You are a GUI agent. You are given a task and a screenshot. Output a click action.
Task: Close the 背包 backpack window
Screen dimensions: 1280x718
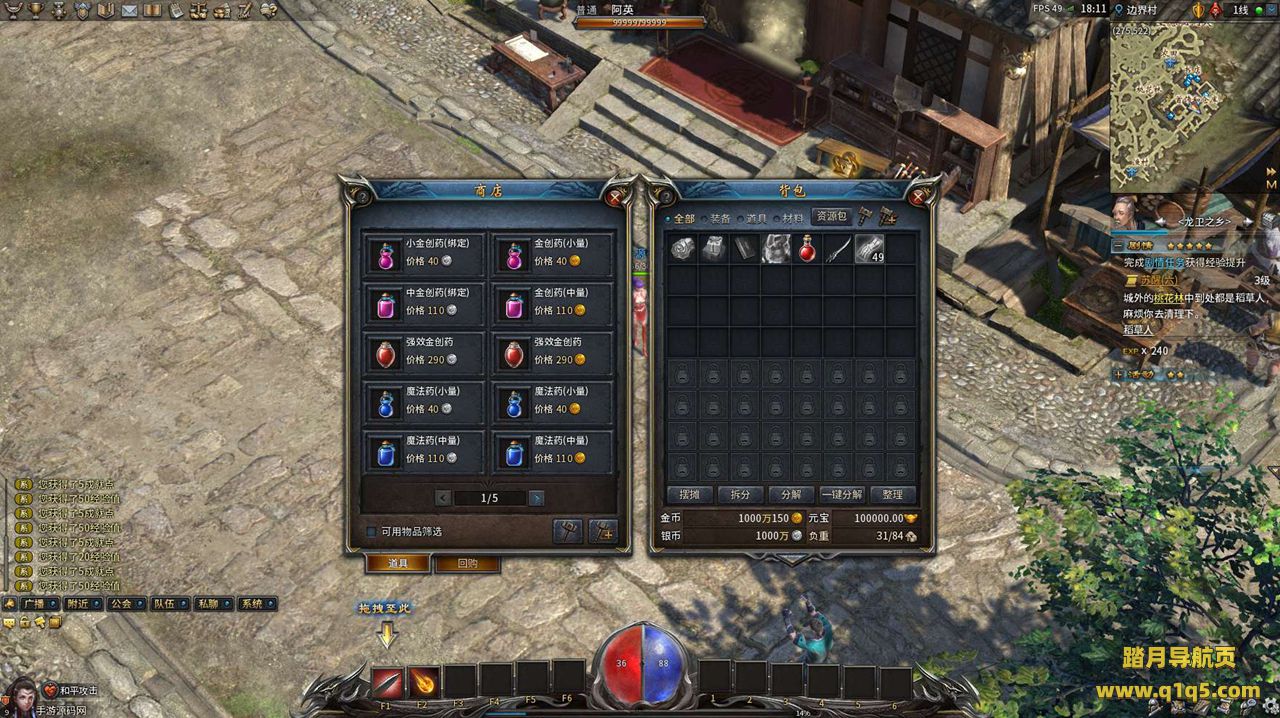click(x=918, y=197)
